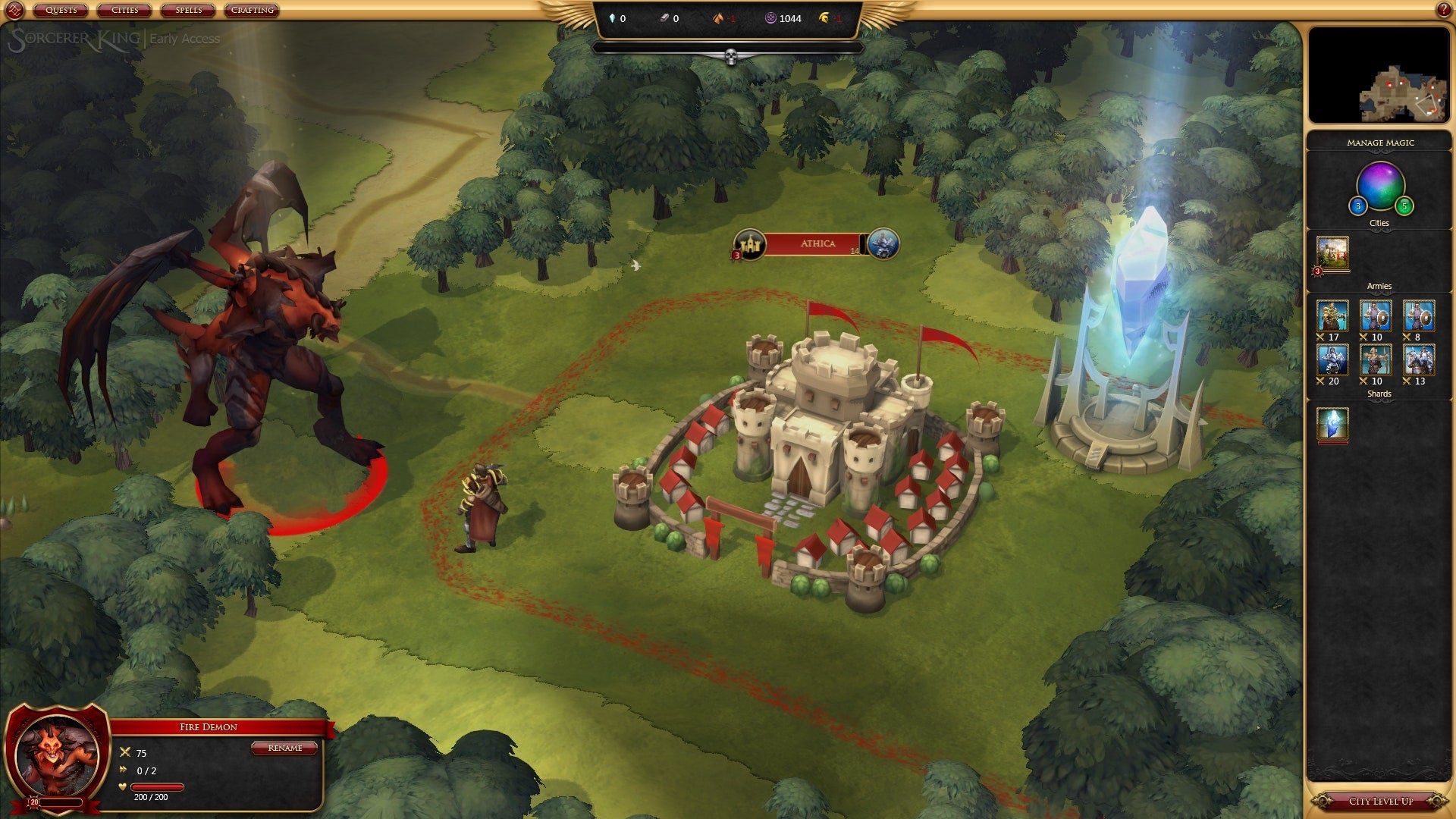Viewport: 1456px width, 819px height.
Task: Select the Athica city banner
Action: point(817,244)
